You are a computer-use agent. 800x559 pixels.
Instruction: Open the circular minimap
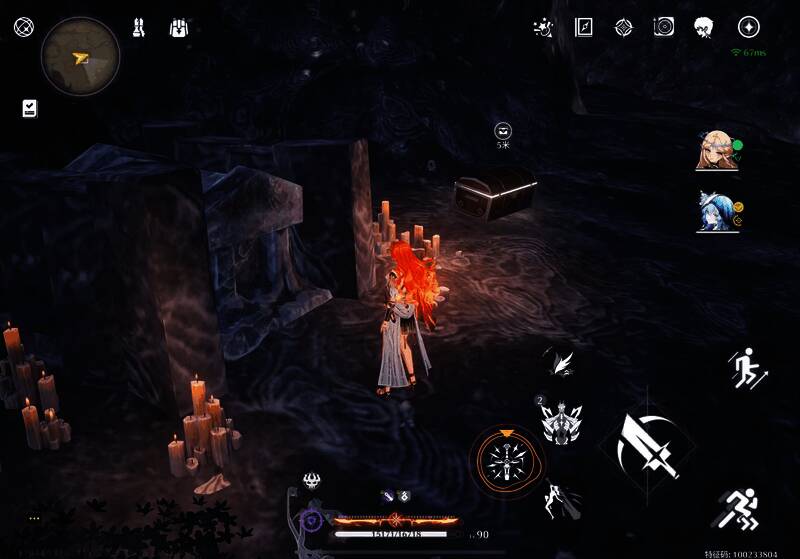[80, 56]
